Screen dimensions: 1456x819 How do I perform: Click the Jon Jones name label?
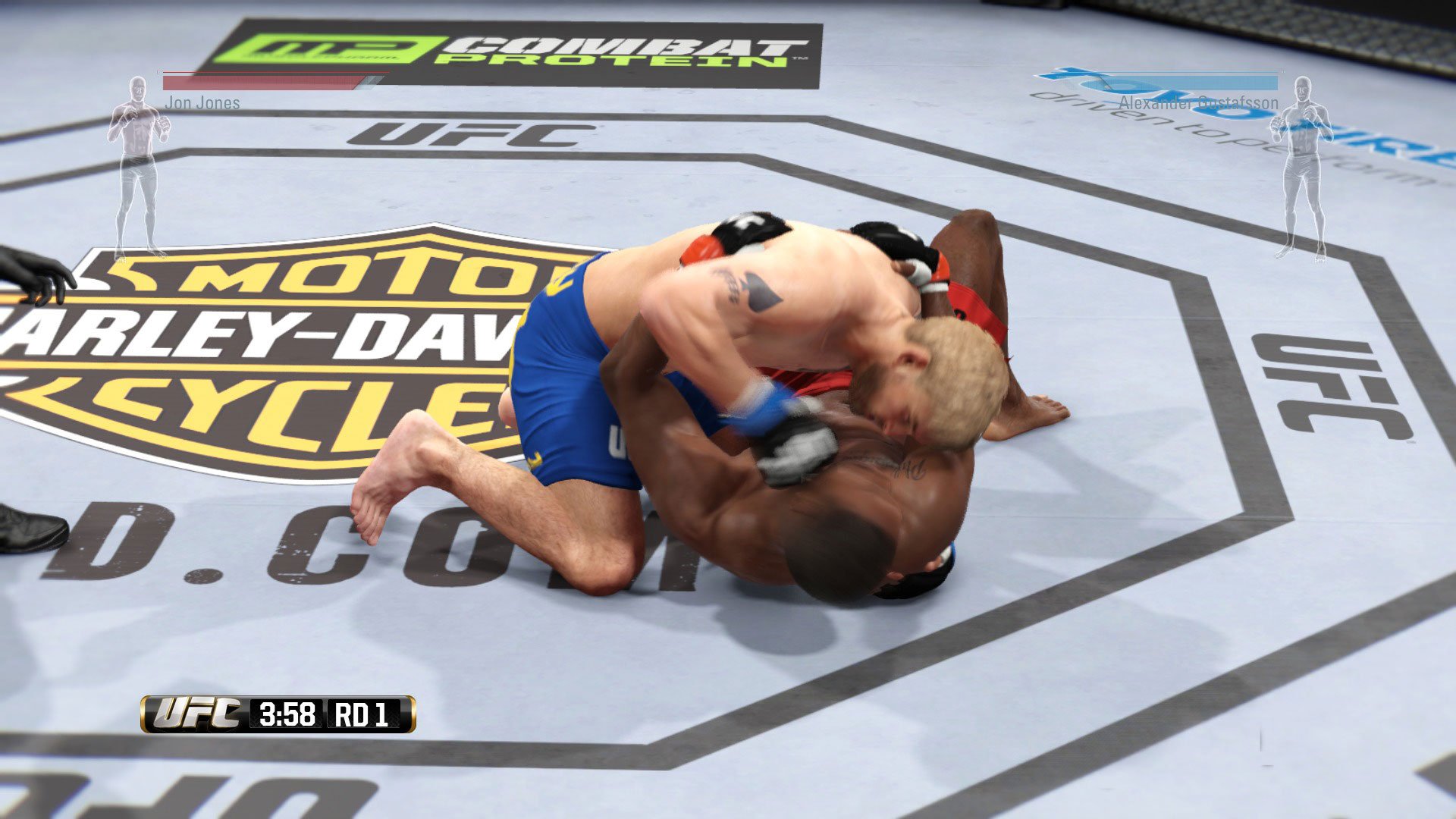pyautogui.click(x=201, y=103)
